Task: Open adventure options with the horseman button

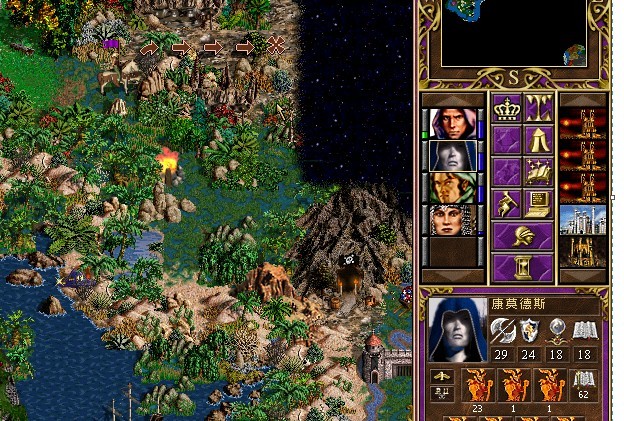Action: [x=506, y=204]
